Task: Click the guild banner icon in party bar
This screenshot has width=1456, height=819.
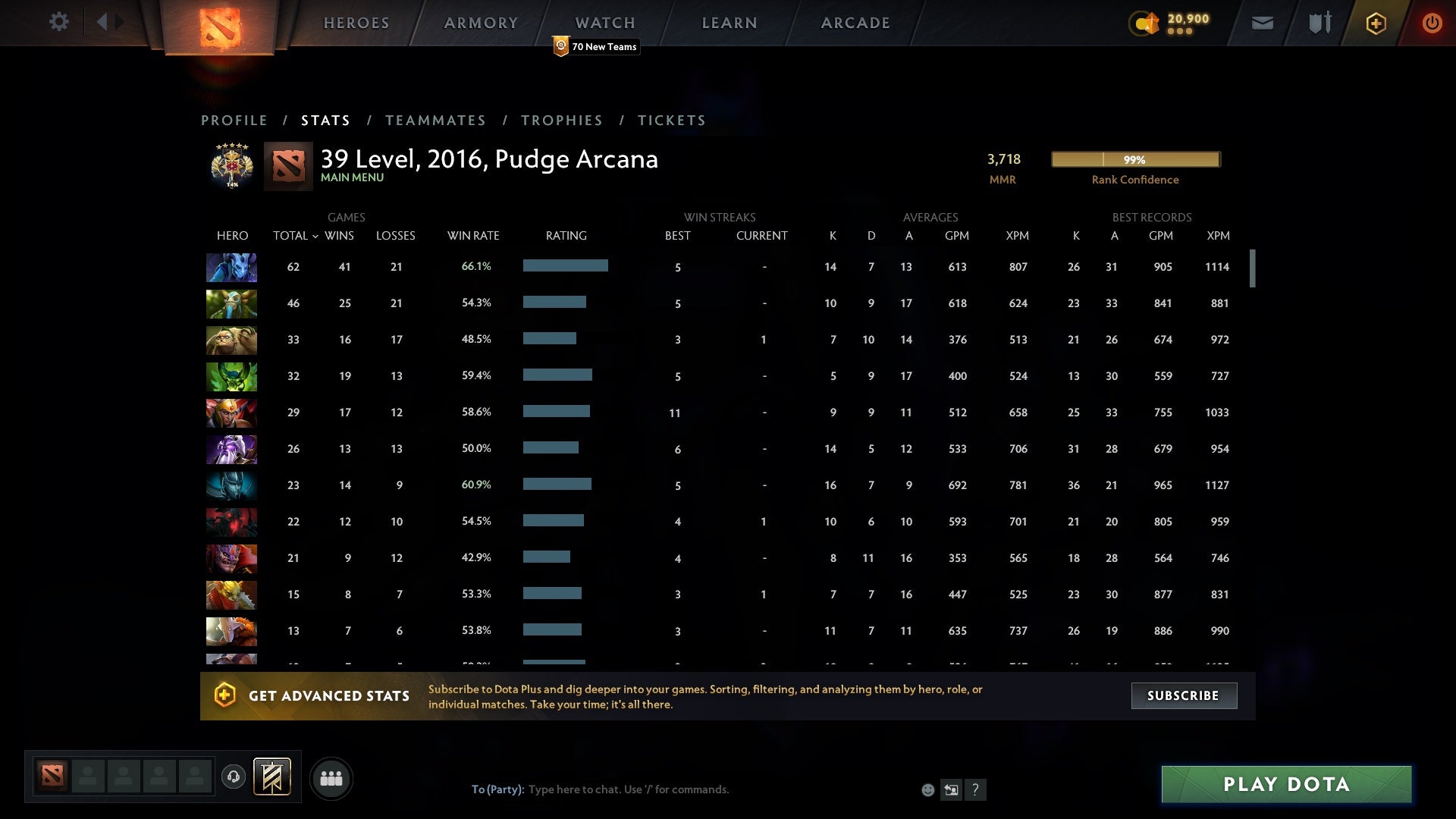Action: (x=272, y=778)
